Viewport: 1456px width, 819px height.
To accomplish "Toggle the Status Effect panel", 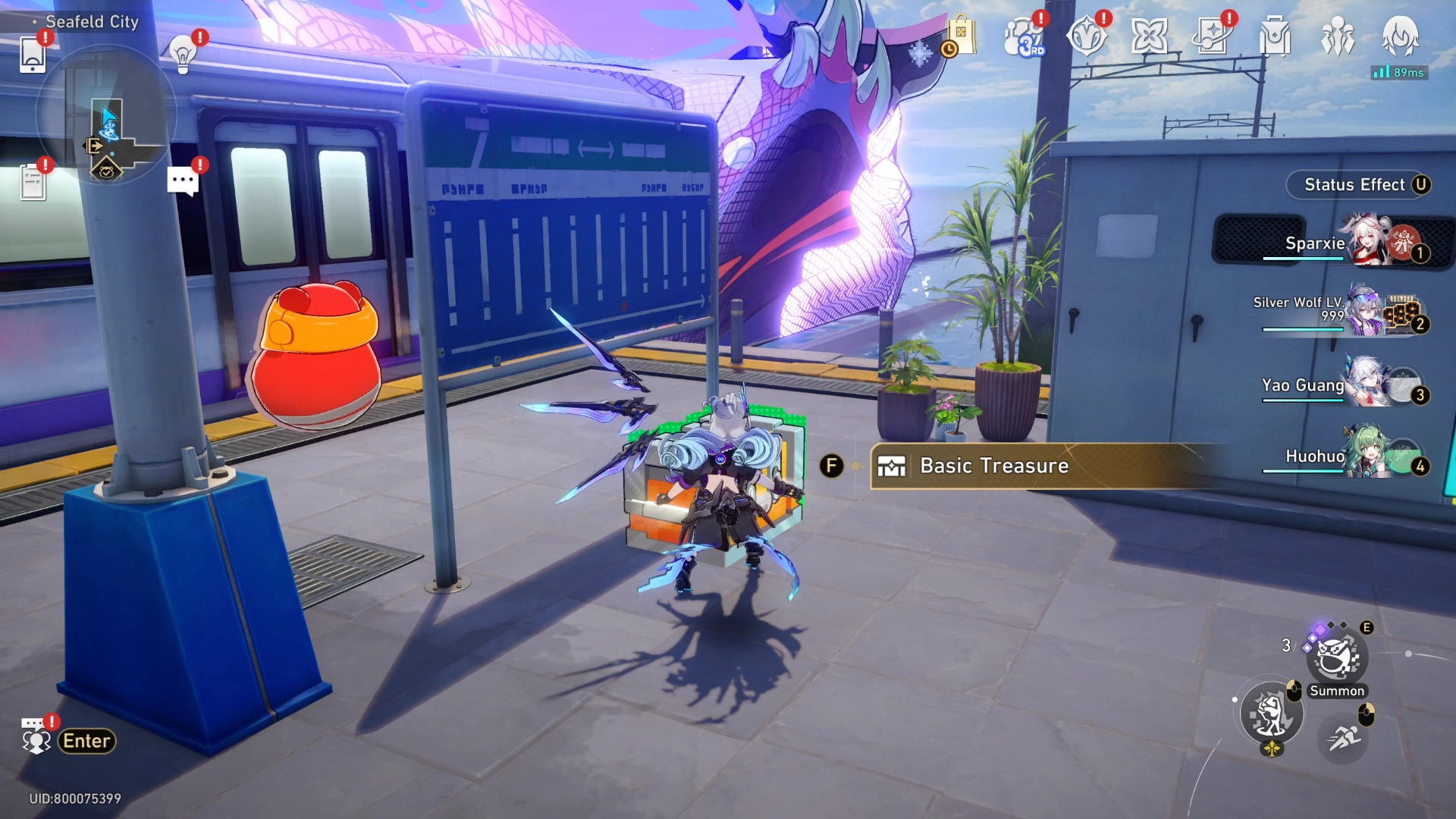I will 1357,184.
